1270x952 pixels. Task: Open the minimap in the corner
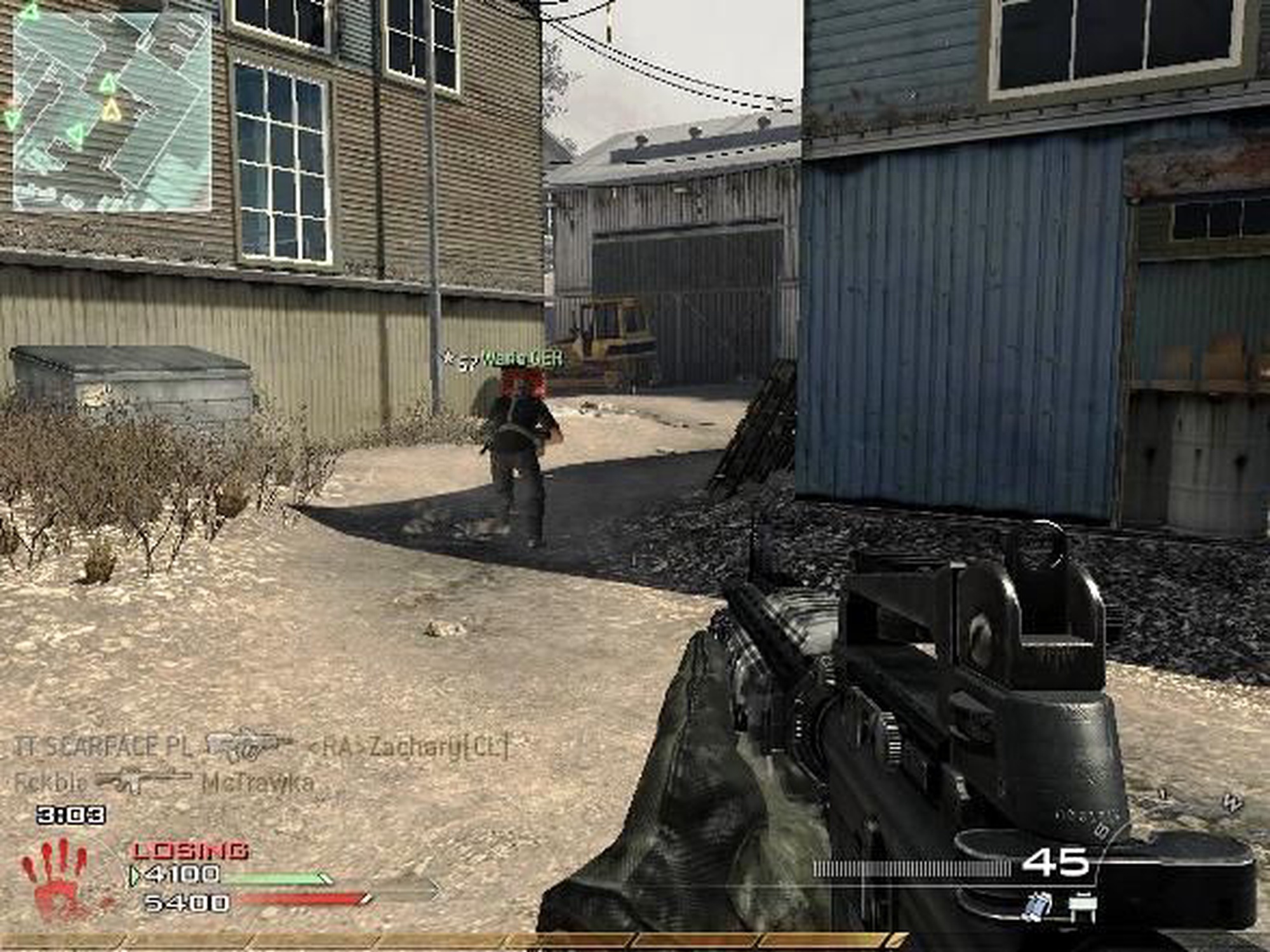(111, 108)
